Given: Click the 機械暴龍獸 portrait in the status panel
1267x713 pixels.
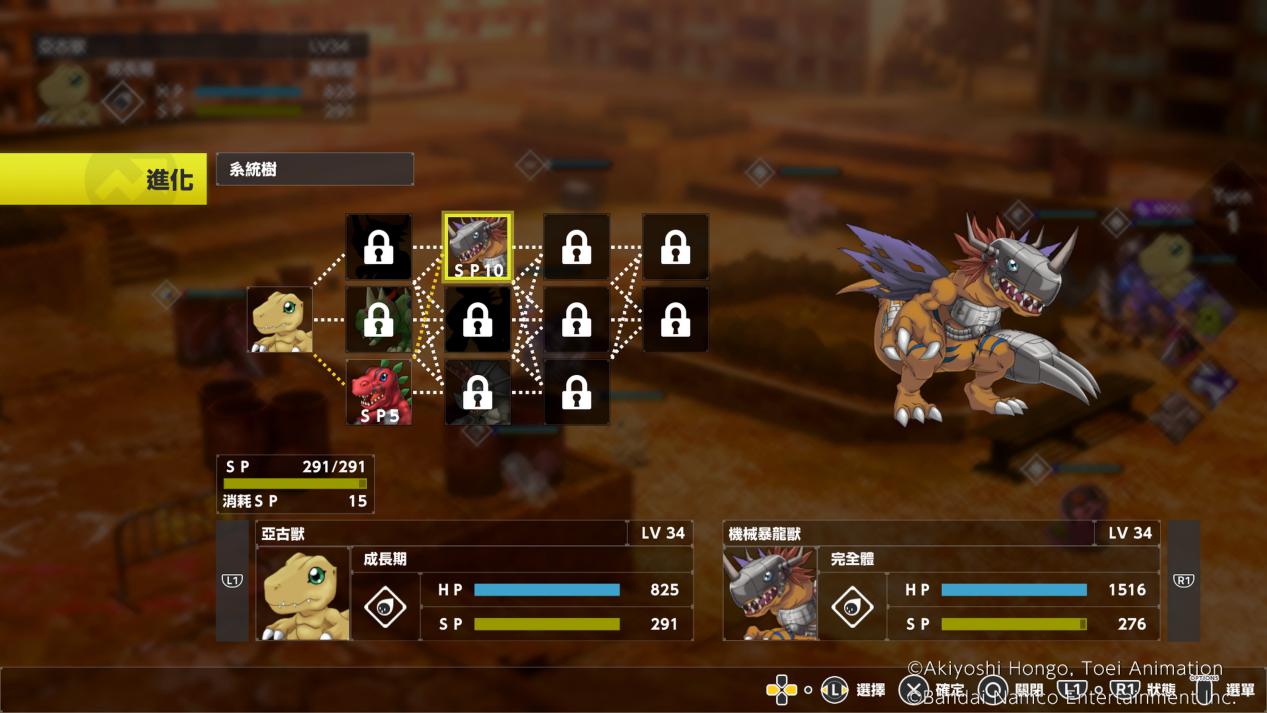Looking at the screenshot, I should (770, 594).
